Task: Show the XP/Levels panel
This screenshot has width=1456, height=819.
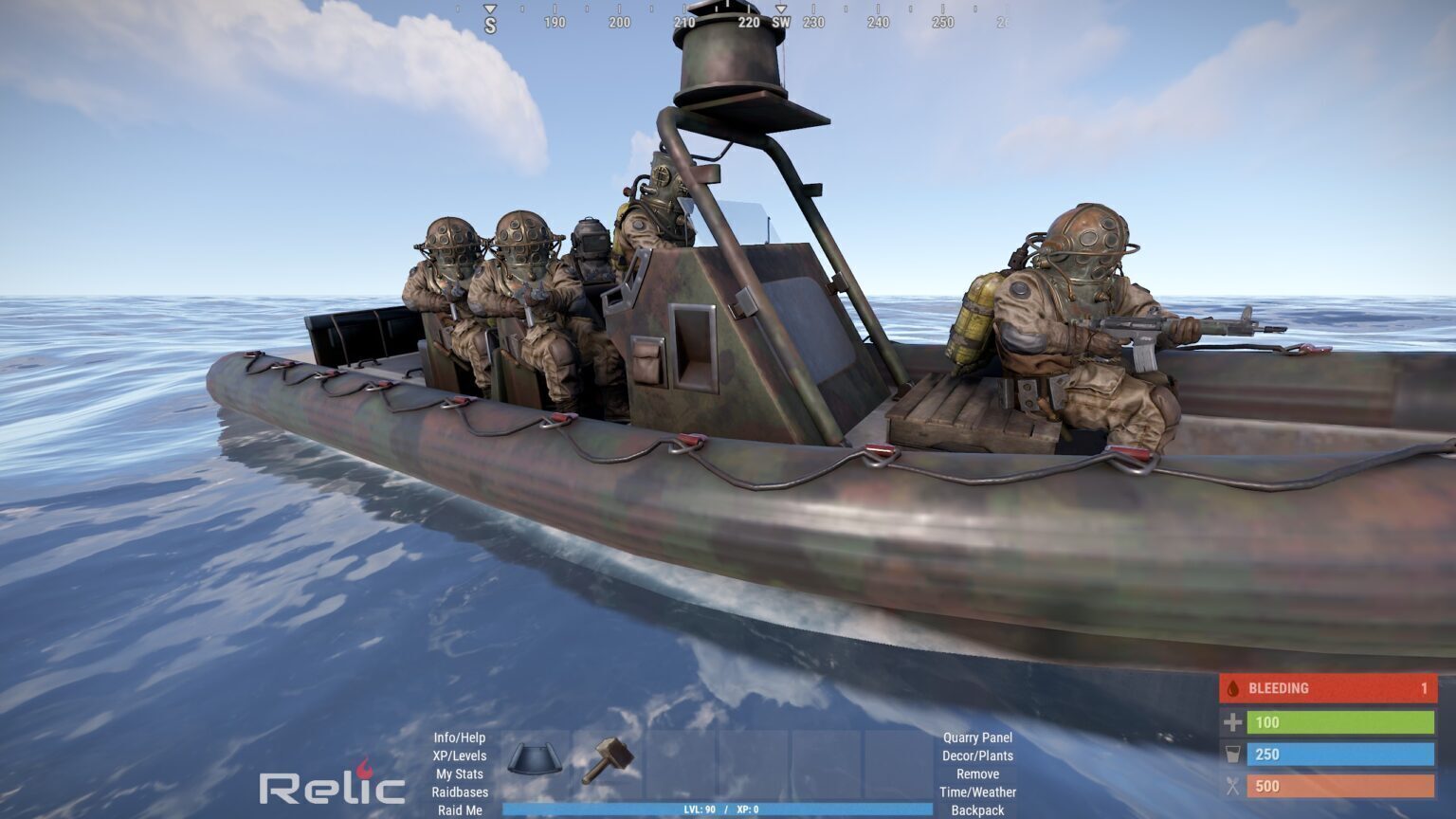Action: click(459, 755)
